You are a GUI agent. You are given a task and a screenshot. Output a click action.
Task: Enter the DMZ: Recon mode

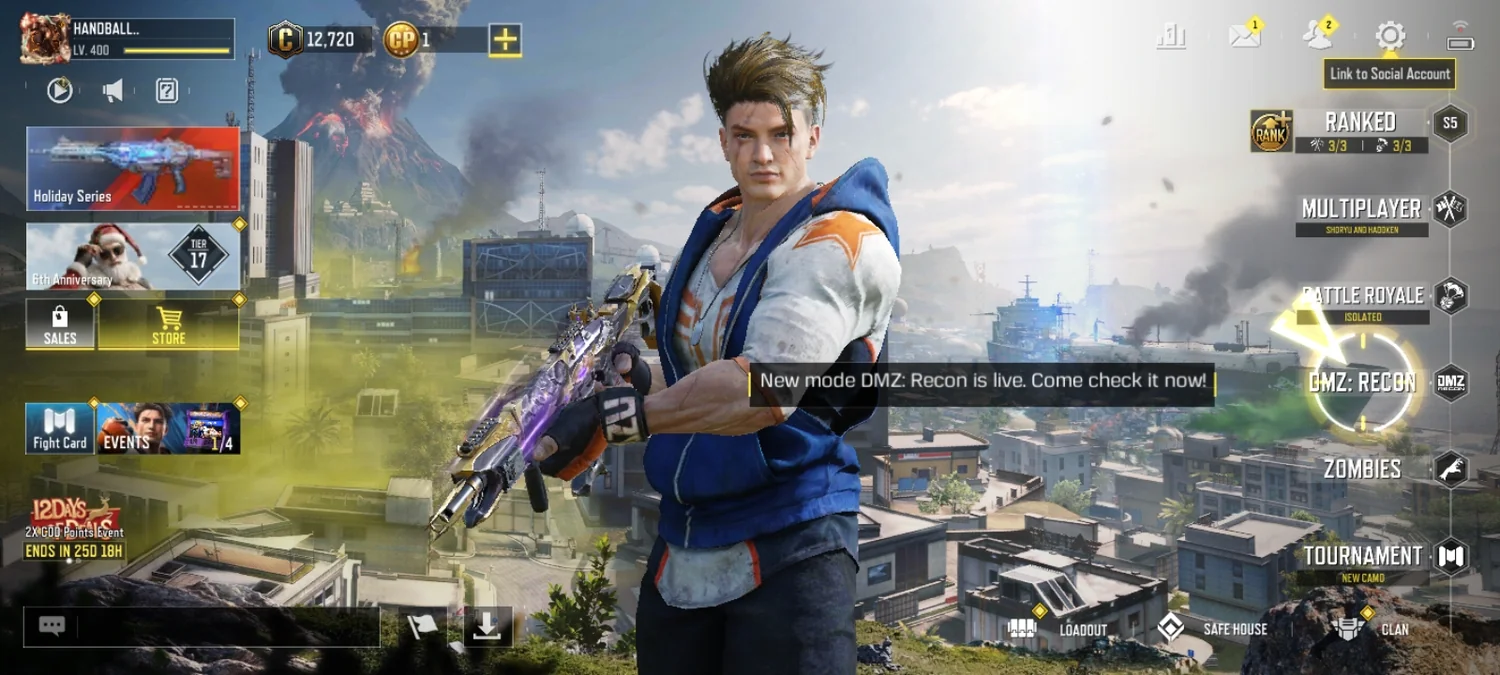1362,382
